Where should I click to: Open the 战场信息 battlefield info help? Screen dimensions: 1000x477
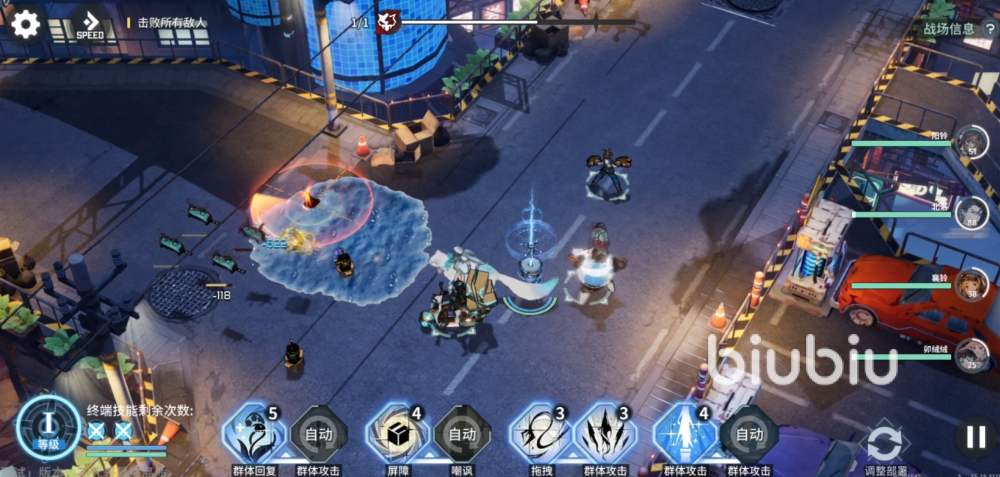[989, 29]
